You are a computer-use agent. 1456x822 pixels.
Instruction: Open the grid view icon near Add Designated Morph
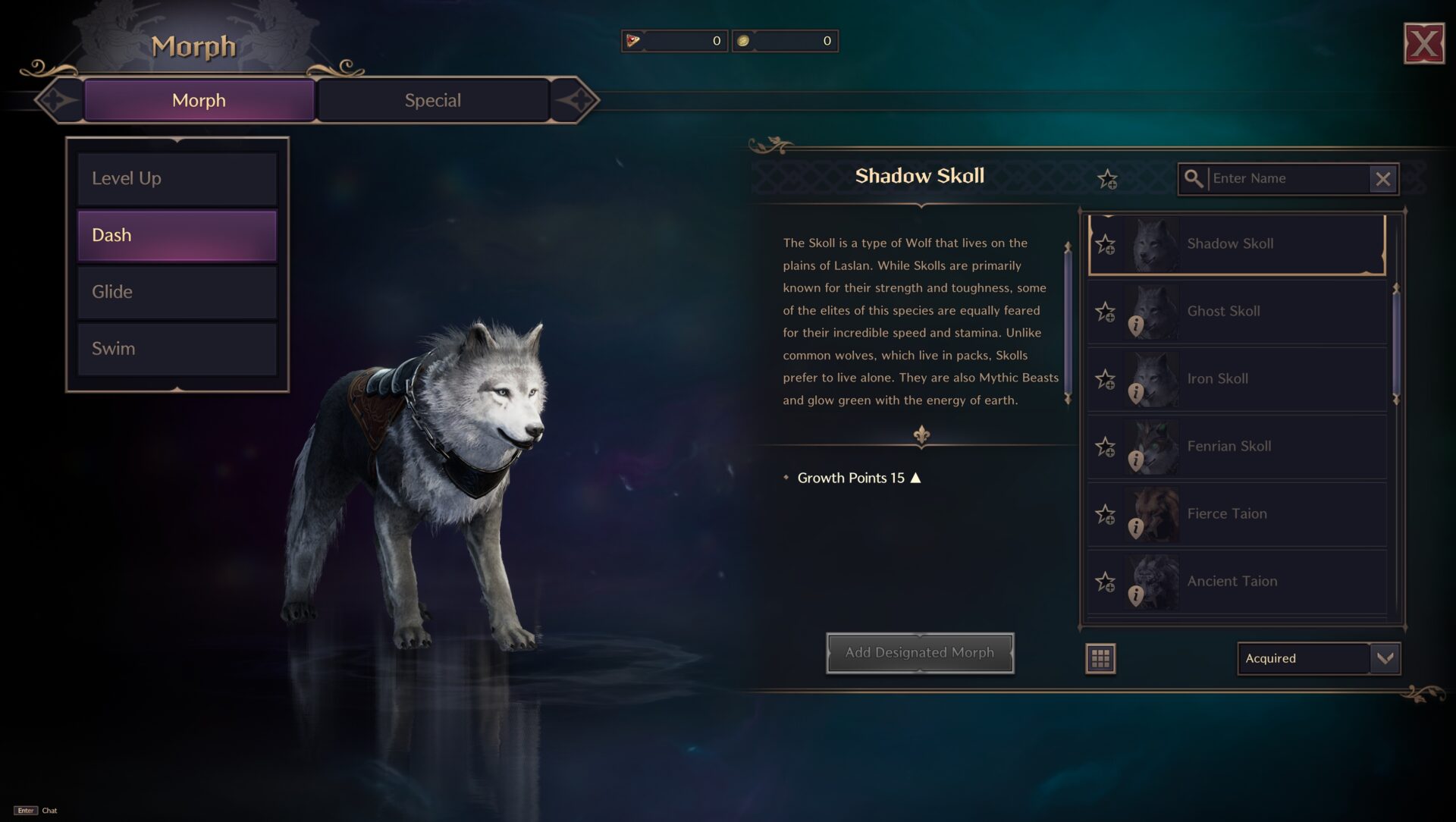tap(1100, 659)
